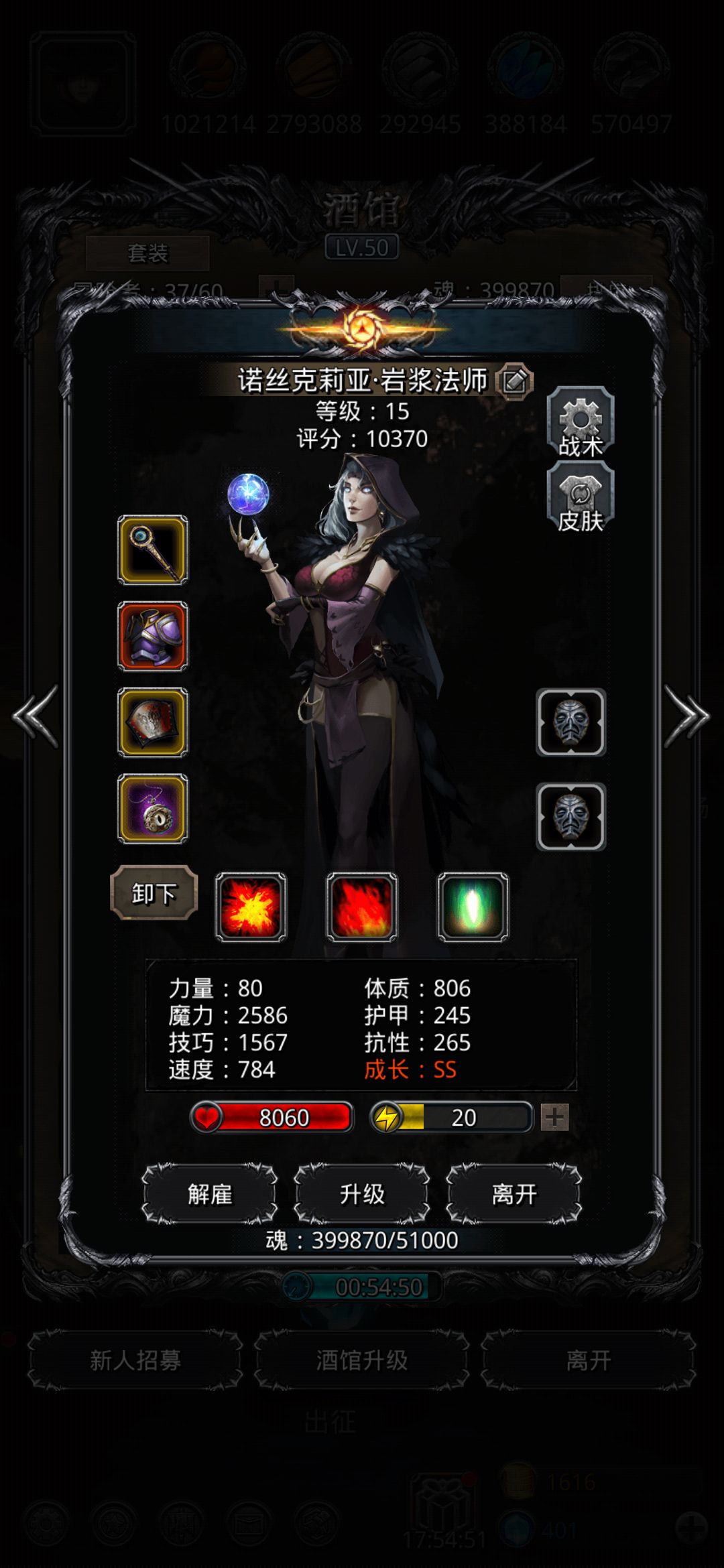This screenshot has height=1568, width=724.
Task: Click the 卸下 unequip button
Action: (154, 893)
